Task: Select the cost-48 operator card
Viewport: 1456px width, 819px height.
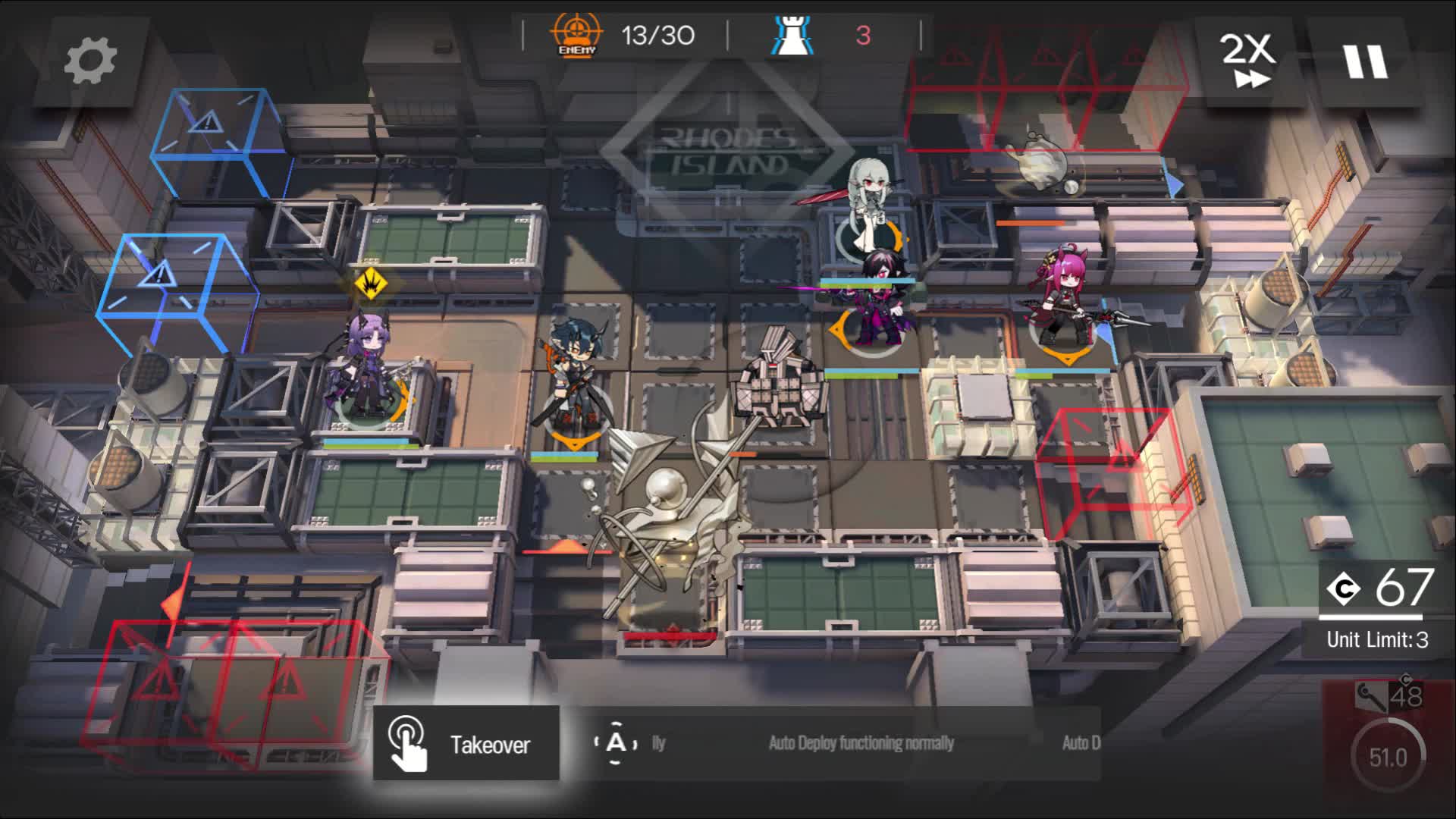Action: [1388, 747]
